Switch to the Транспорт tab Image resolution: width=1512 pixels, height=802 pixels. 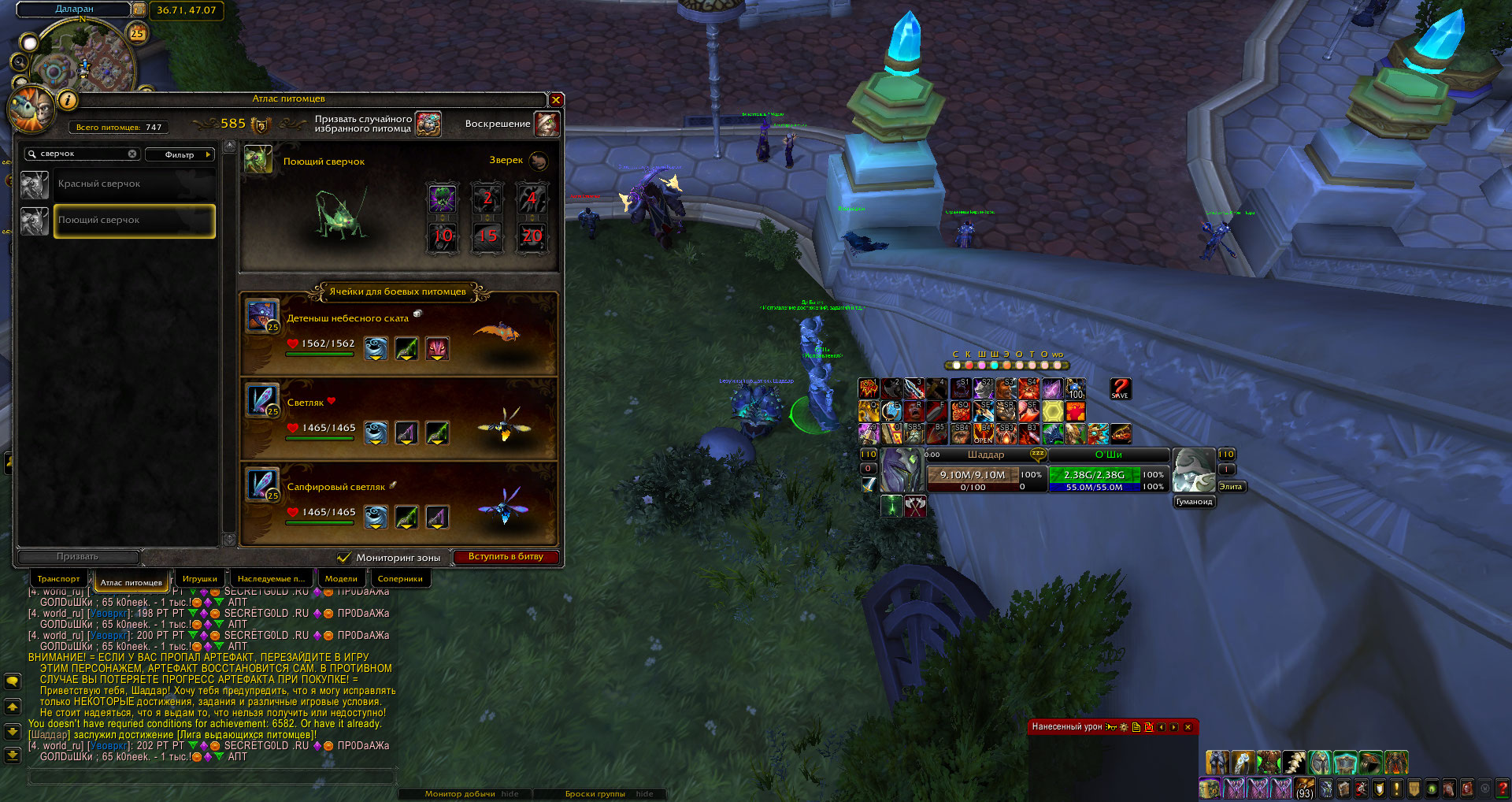(x=58, y=579)
